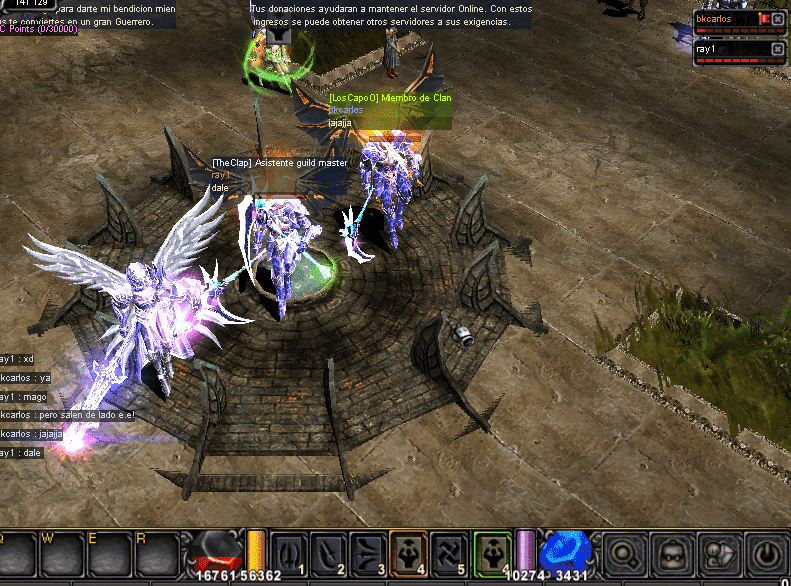The image size is (791, 586).
Task: Click the power system menu button
Action: point(764,553)
